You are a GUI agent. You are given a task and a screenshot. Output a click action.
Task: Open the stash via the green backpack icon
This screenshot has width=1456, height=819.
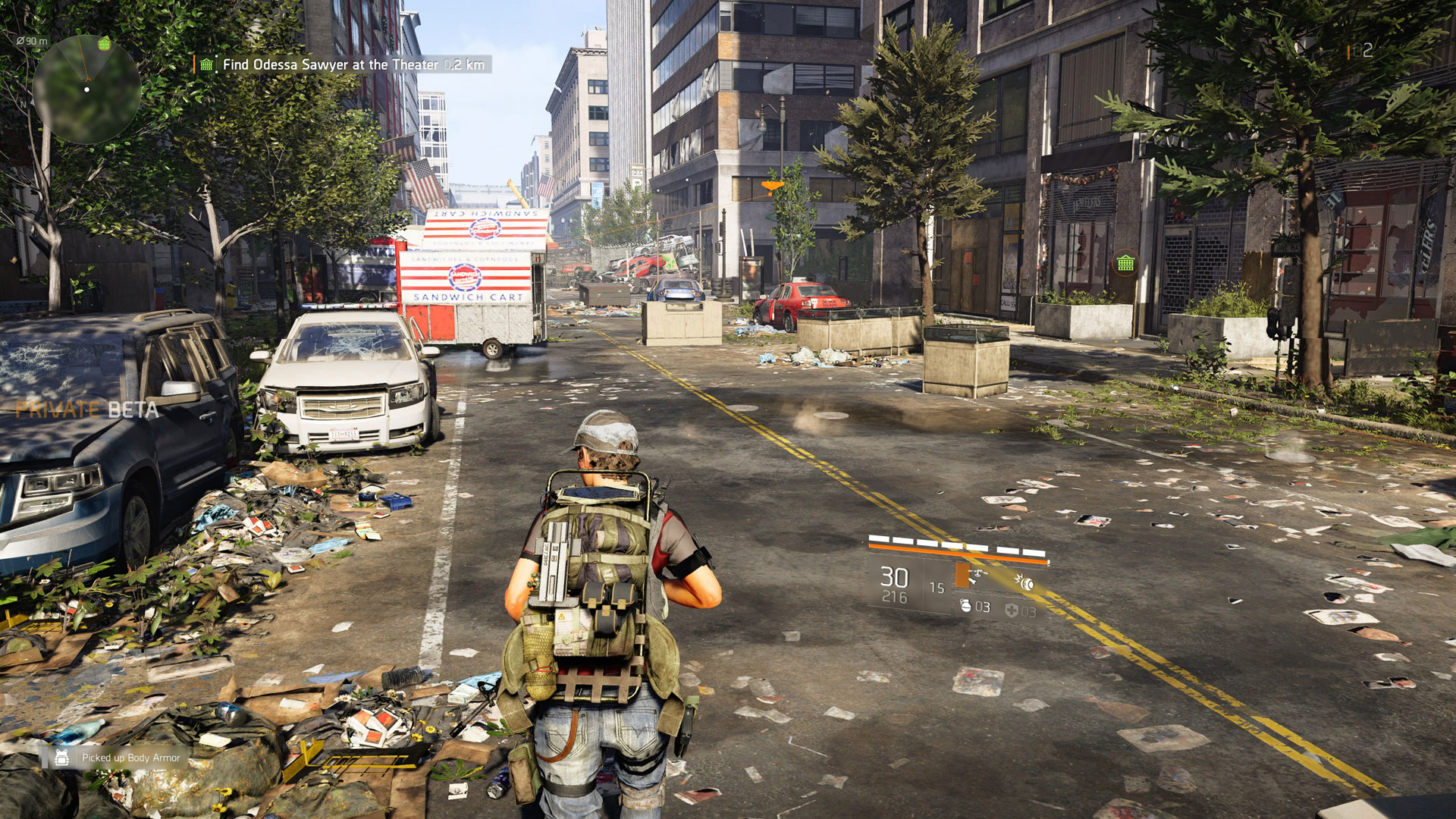point(1126,262)
